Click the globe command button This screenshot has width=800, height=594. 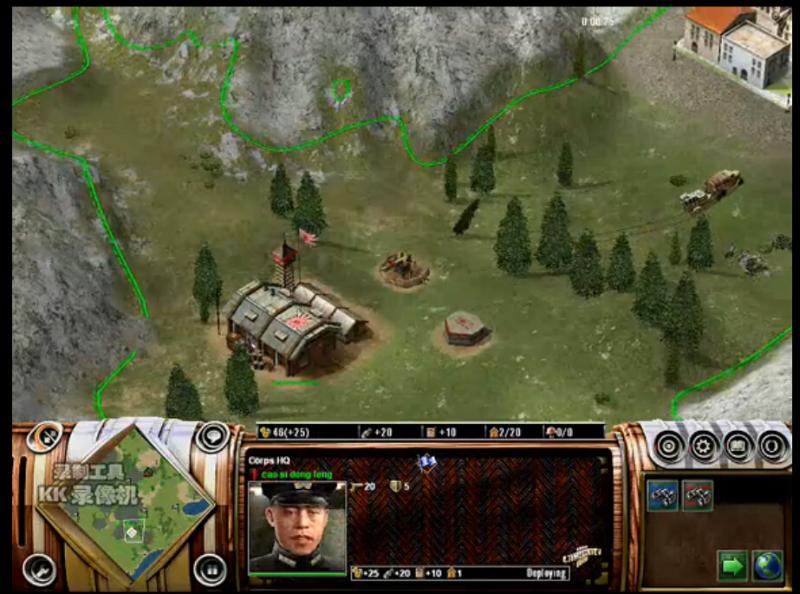(x=768, y=565)
